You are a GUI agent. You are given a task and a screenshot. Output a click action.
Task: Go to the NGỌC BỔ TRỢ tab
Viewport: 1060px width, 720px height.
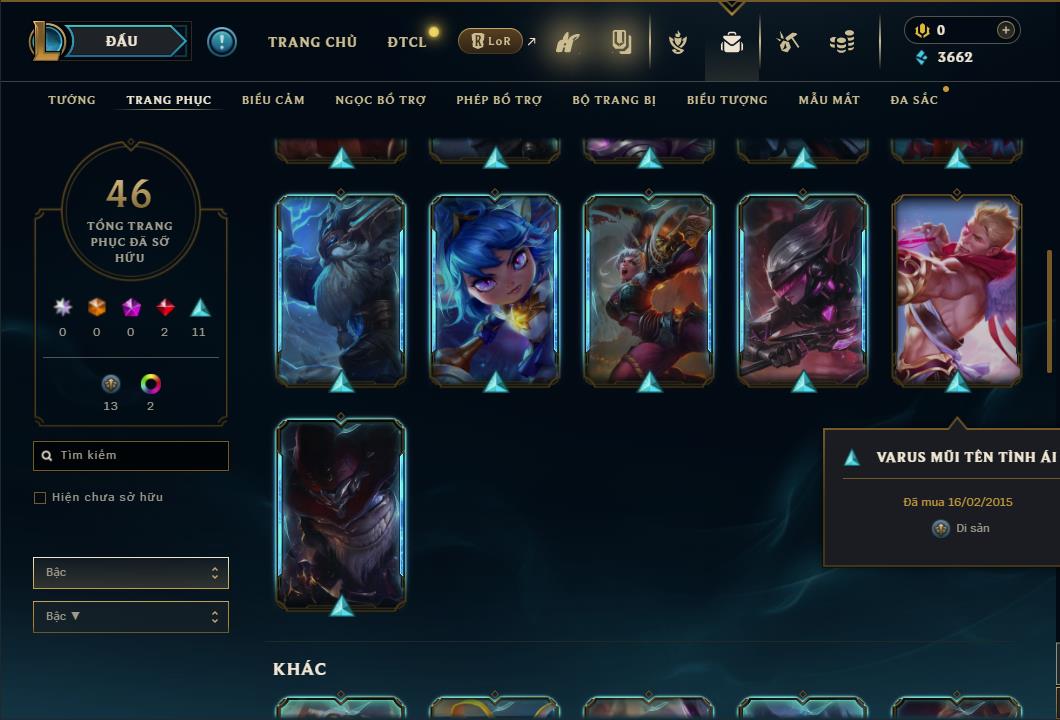380,100
